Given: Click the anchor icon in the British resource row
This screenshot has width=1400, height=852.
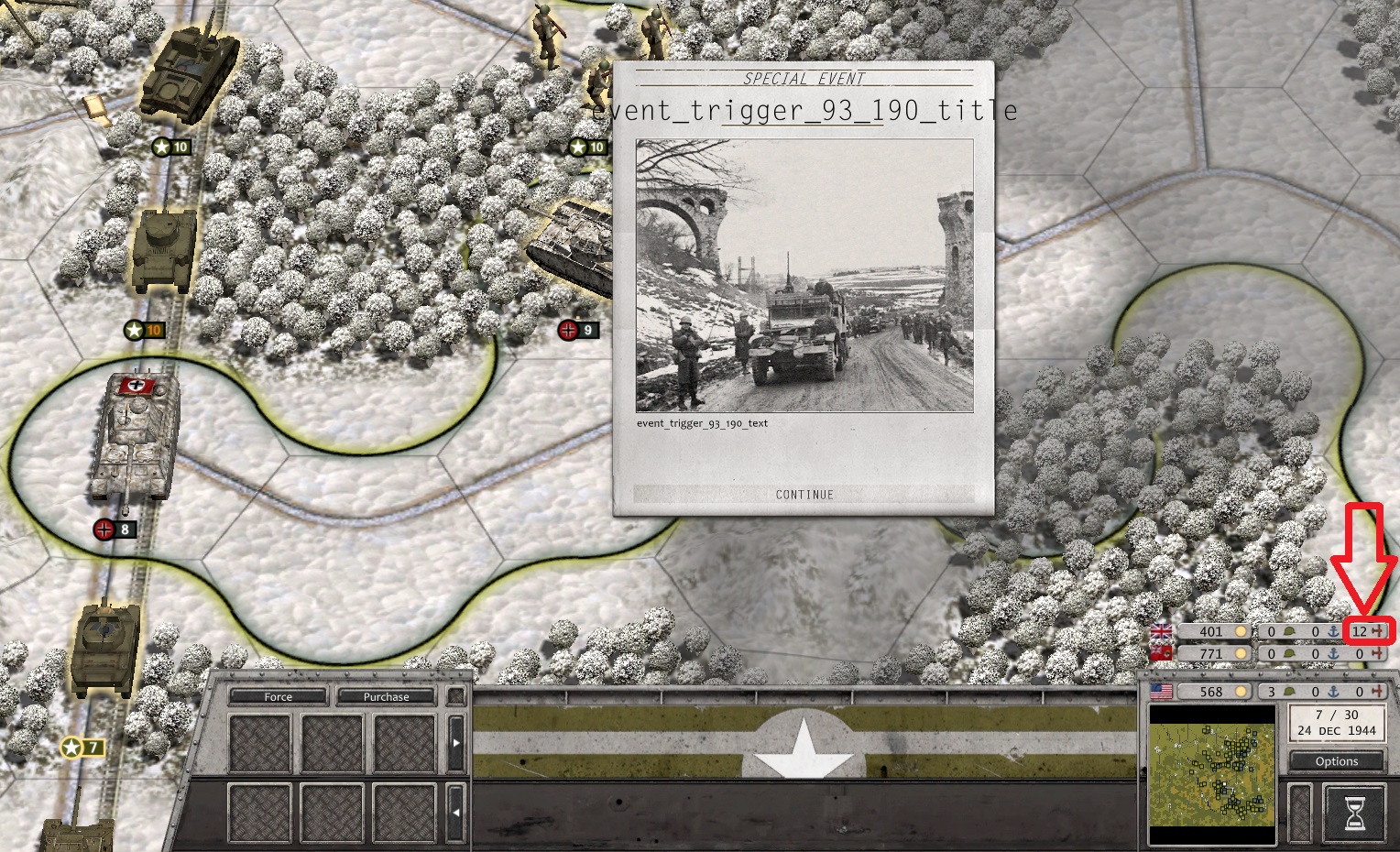Looking at the screenshot, I should [x=1333, y=630].
